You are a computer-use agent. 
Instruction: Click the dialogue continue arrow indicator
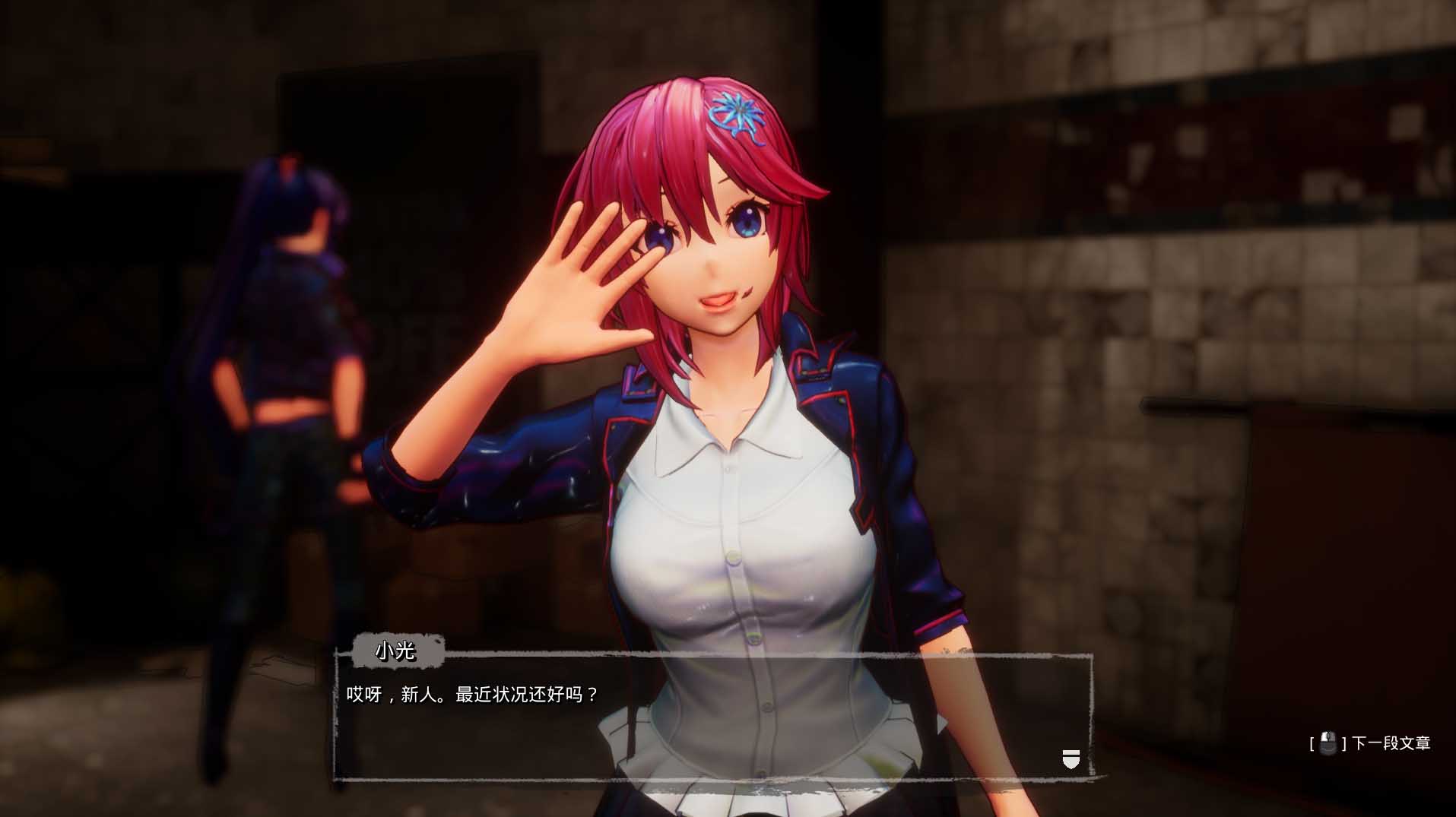[1071, 758]
